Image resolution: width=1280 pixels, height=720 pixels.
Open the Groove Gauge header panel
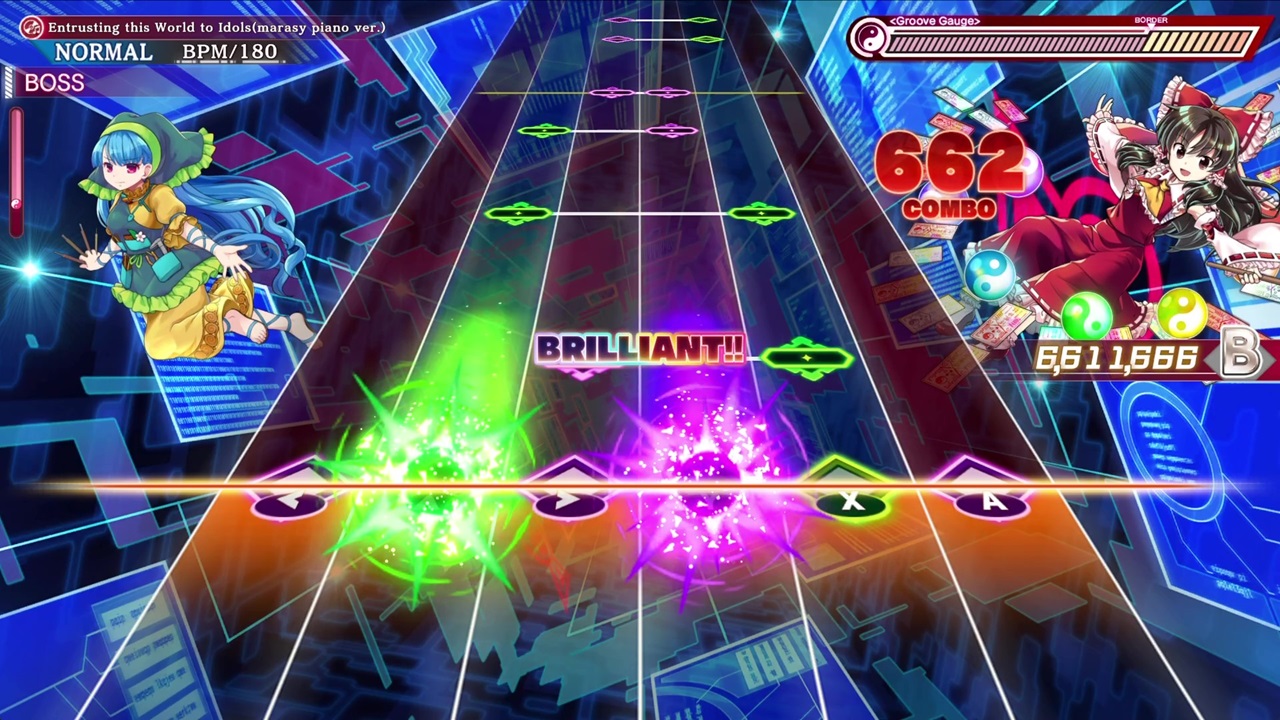click(x=933, y=20)
